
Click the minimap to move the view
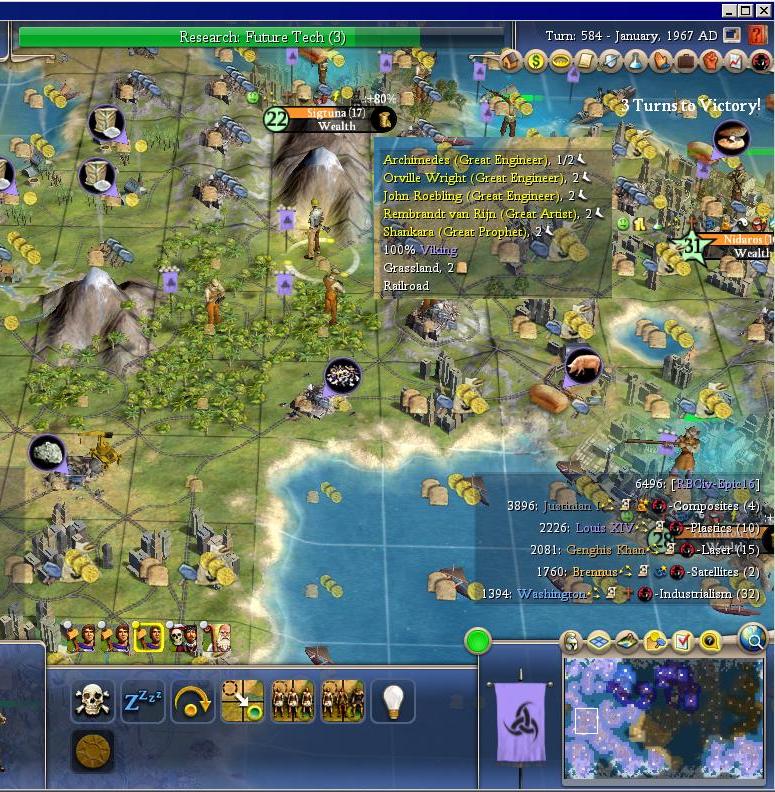click(662, 717)
